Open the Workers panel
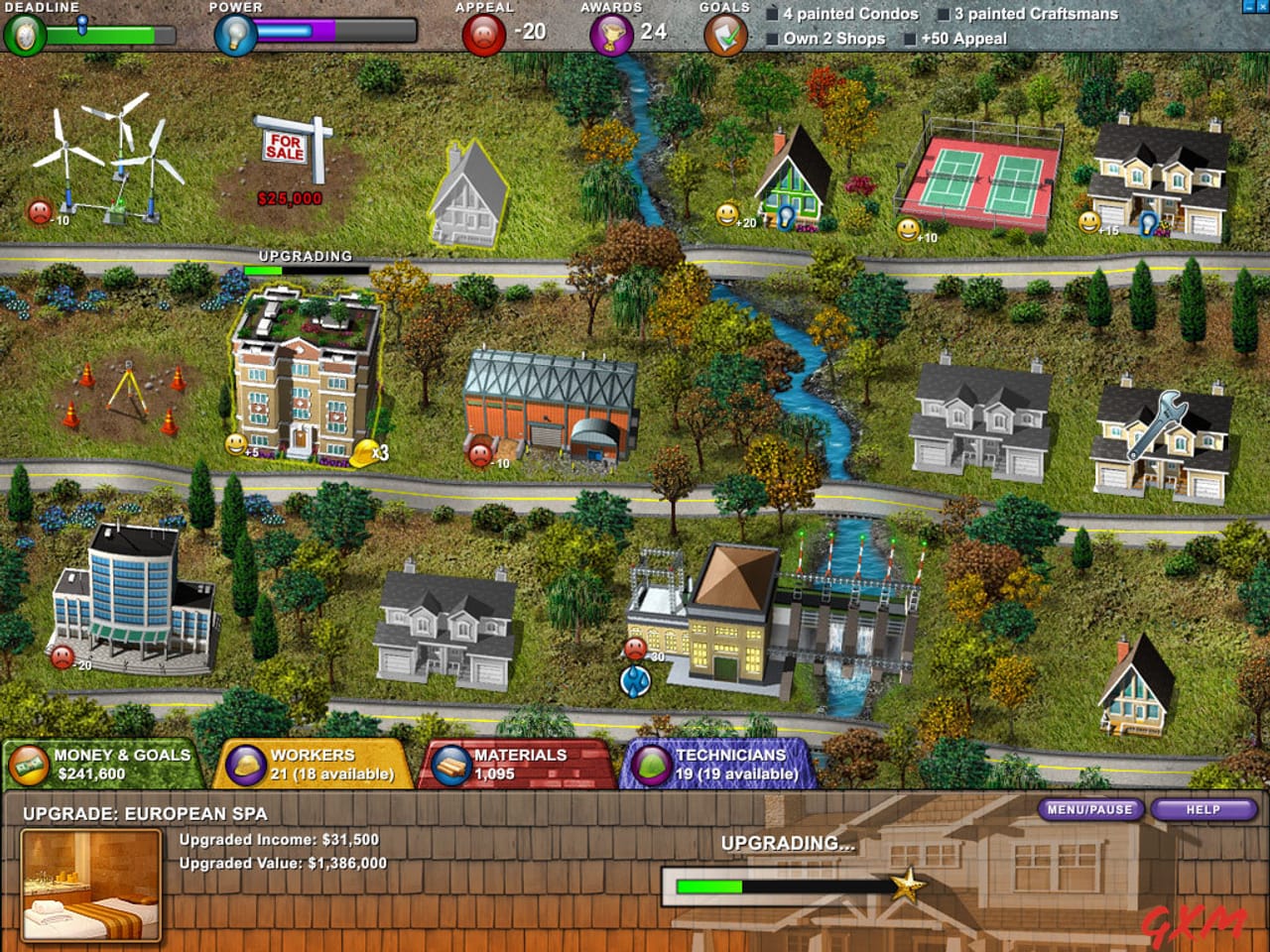1270x952 pixels. 317,762
